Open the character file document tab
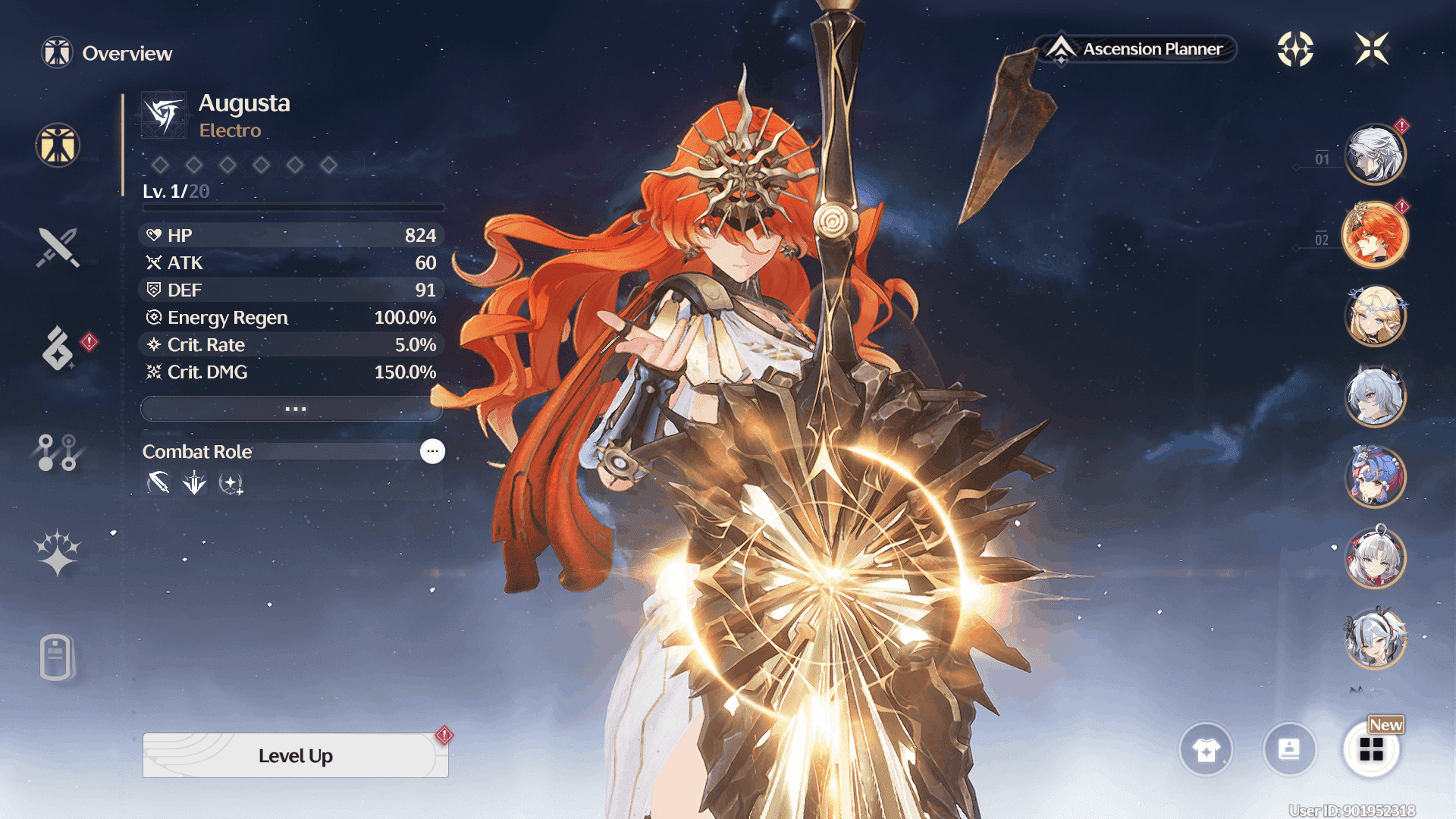The height and width of the screenshot is (819, 1456). click(x=56, y=657)
